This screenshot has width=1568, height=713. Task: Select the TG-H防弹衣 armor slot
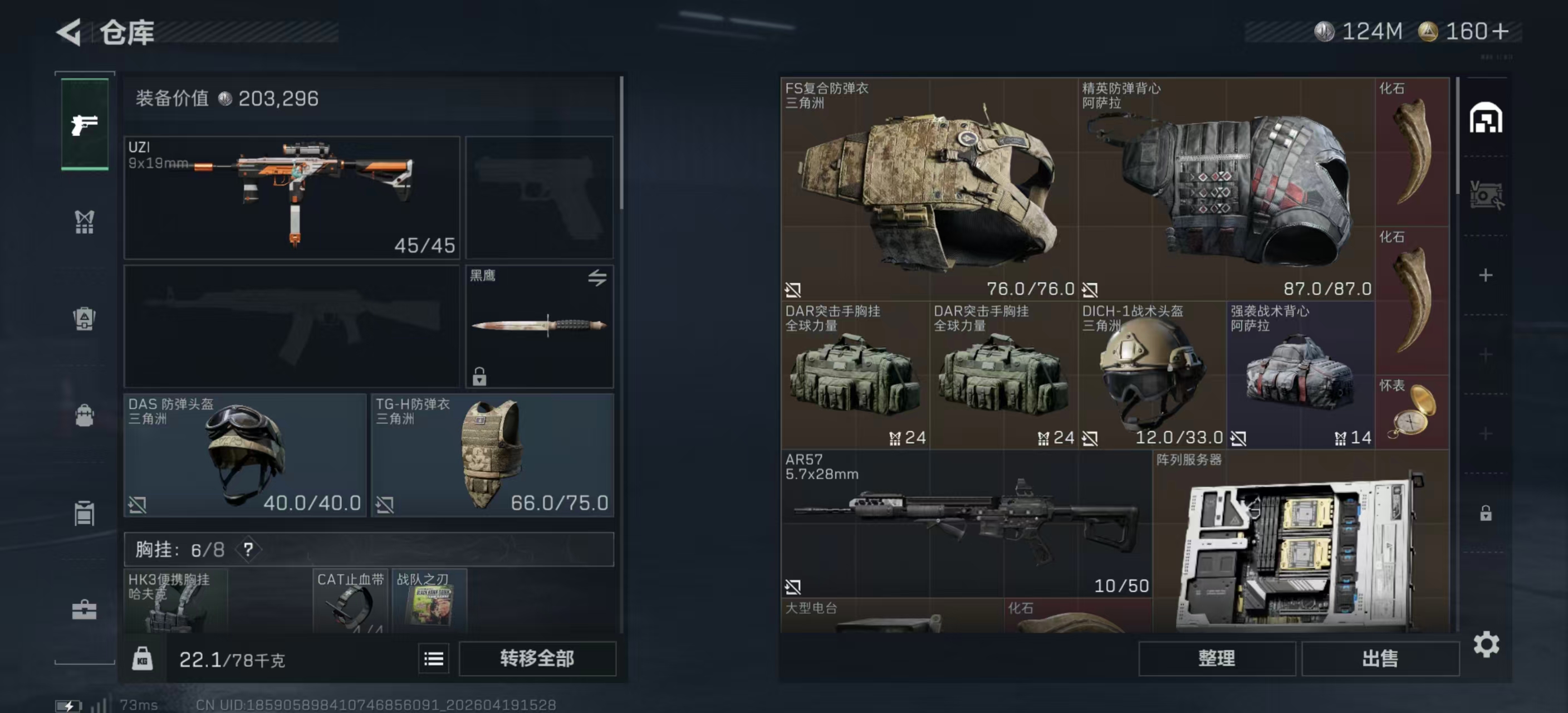tap(492, 455)
